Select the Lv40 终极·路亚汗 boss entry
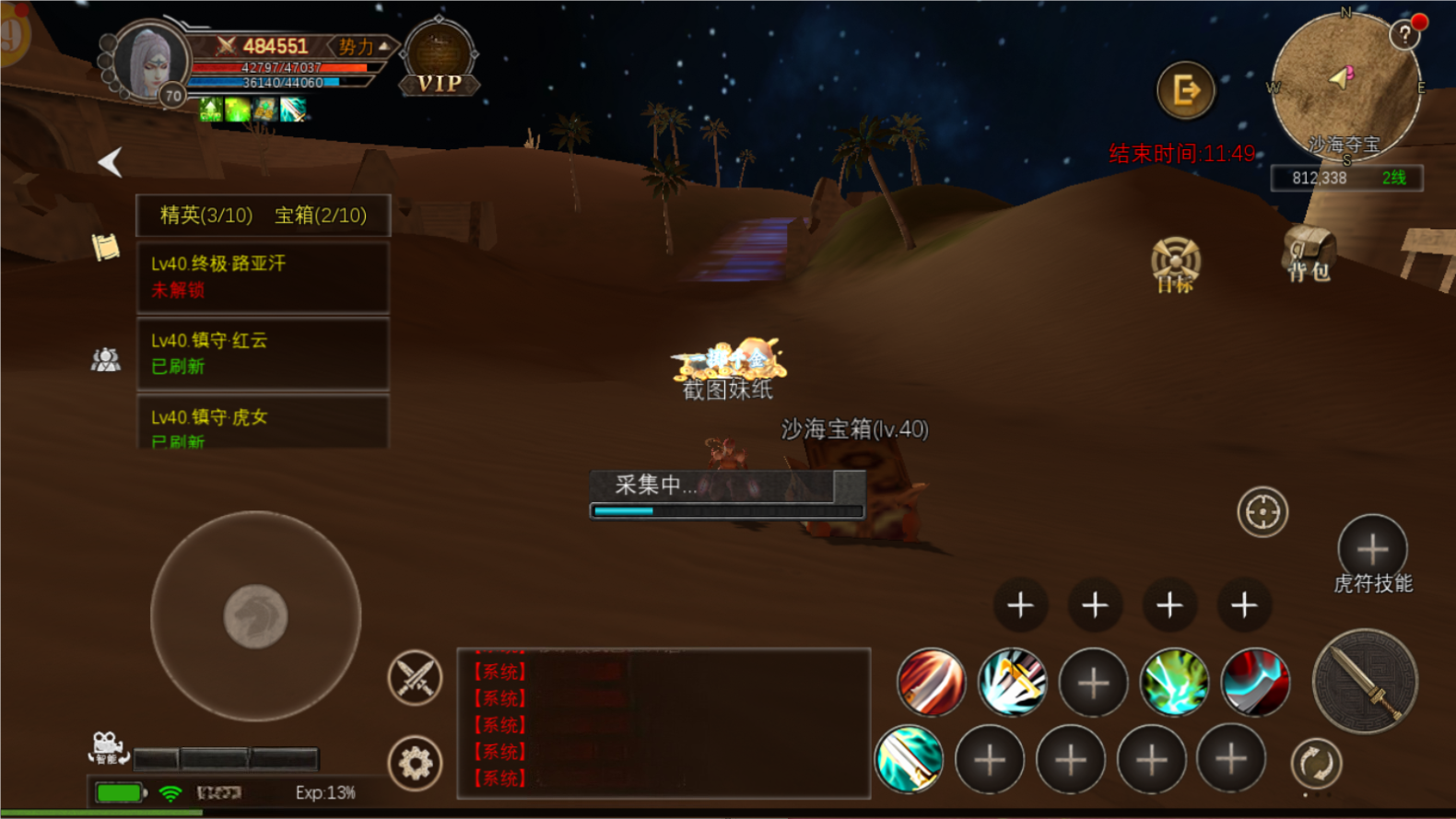The height and width of the screenshot is (819, 1456). coord(263,276)
